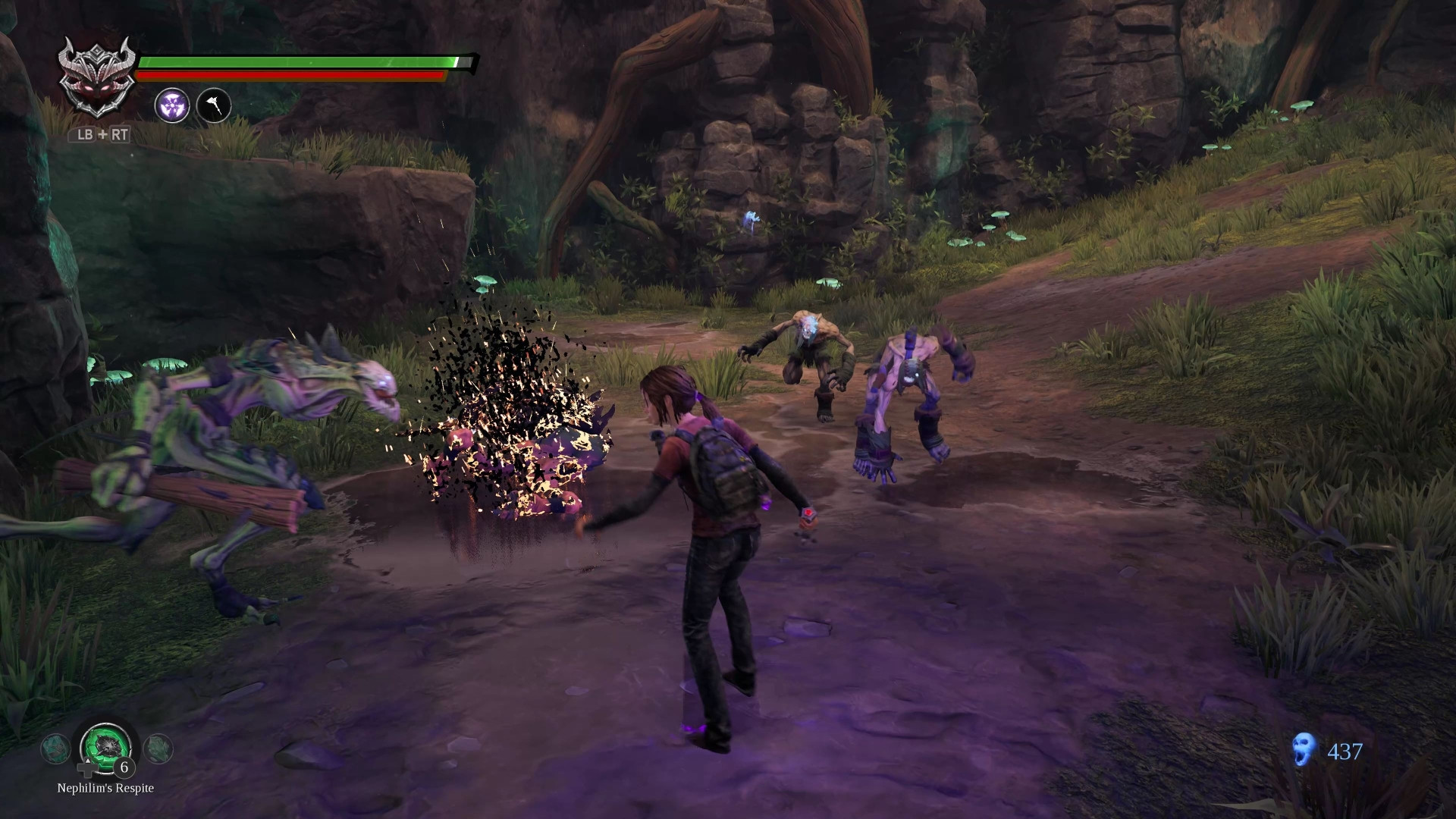Screen dimensions: 1456x819
Task: Select the Nephilim's Respite healing item
Action: coord(107,746)
